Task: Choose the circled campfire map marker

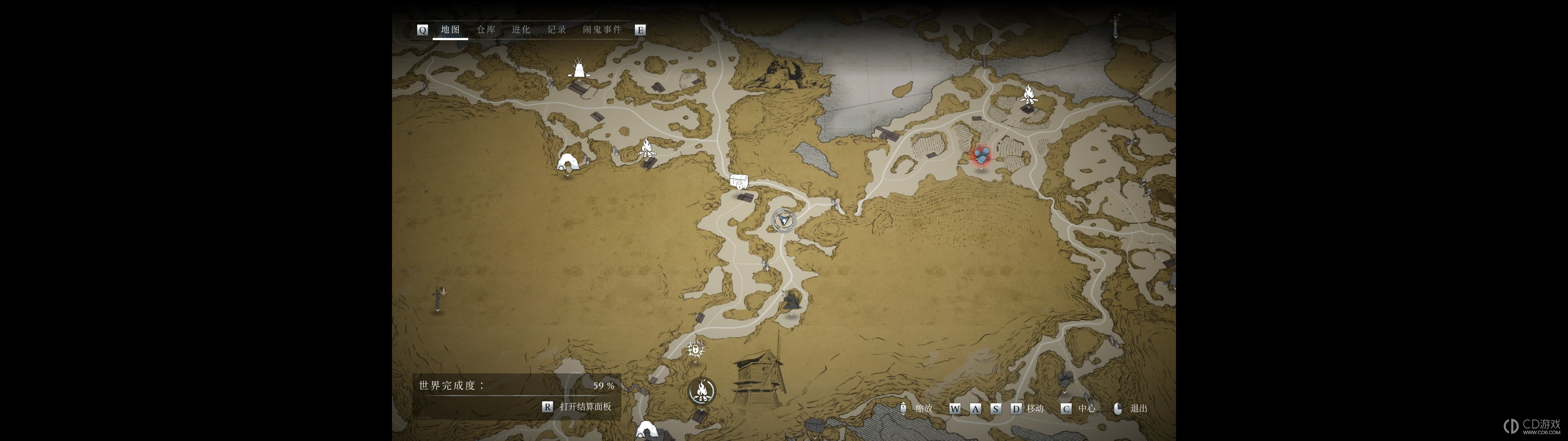Action: (x=702, y=391)
